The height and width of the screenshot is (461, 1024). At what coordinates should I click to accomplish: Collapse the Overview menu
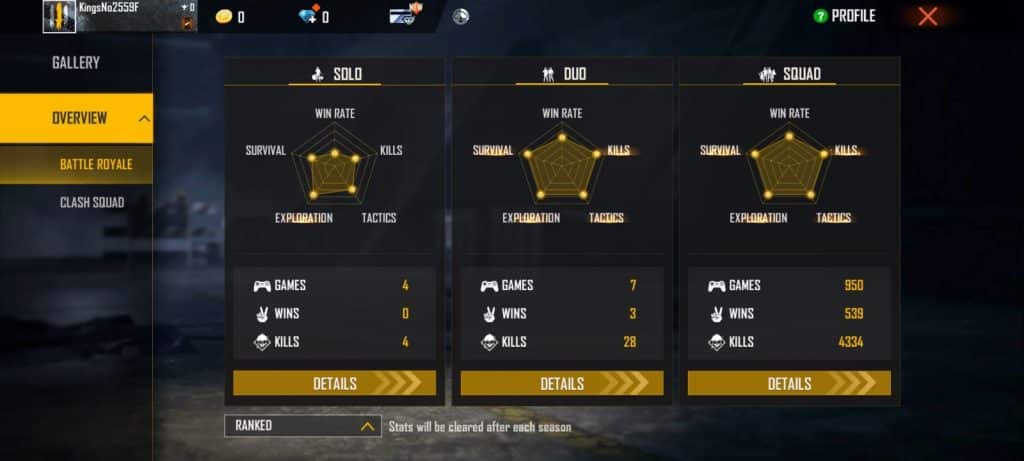click(145, 119)
